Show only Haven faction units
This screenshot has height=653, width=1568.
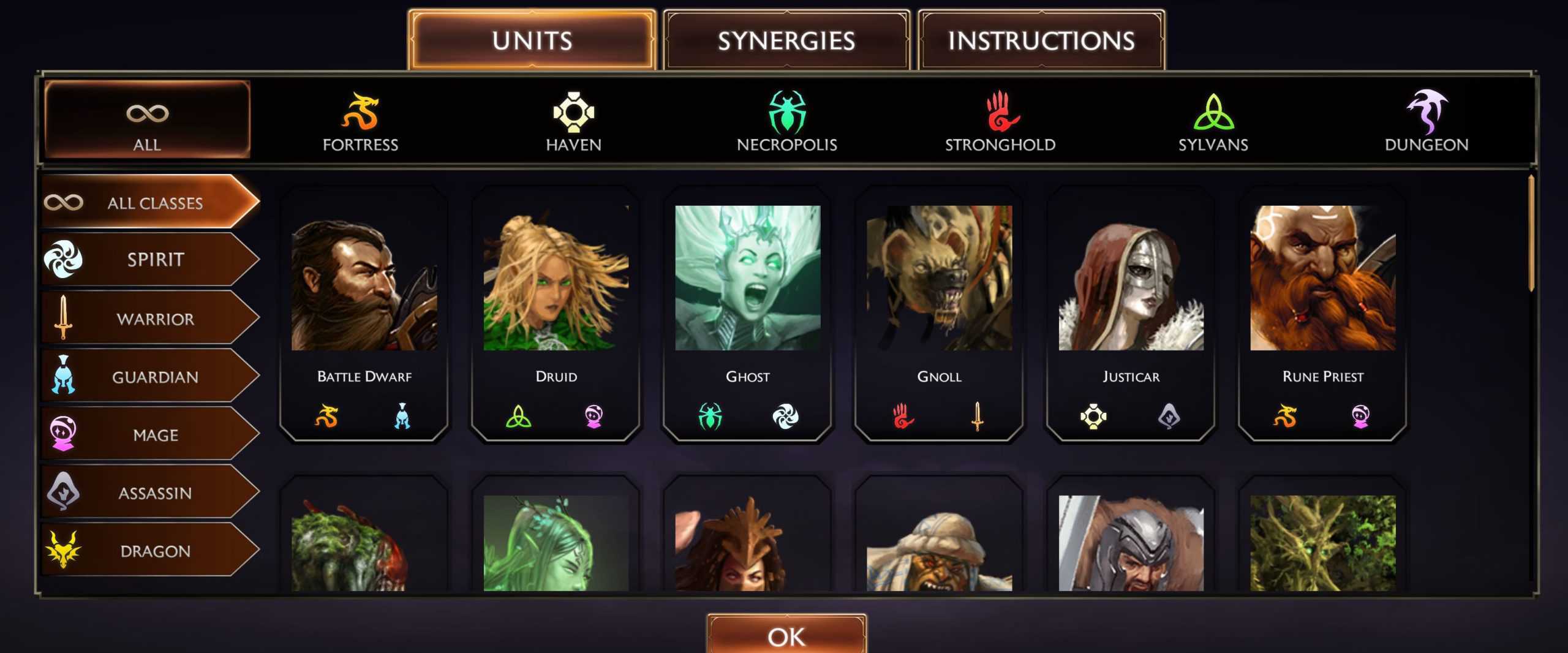point(573,121)
